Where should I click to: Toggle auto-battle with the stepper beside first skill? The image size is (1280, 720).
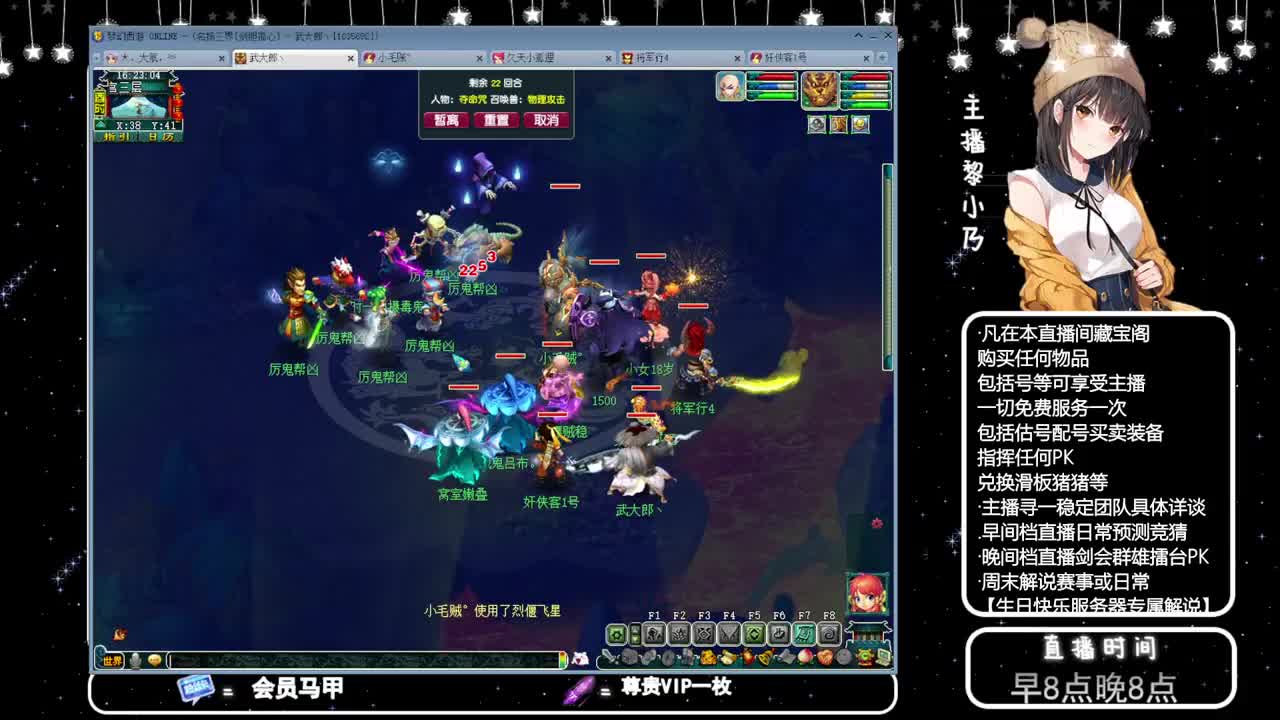[635, 632]
